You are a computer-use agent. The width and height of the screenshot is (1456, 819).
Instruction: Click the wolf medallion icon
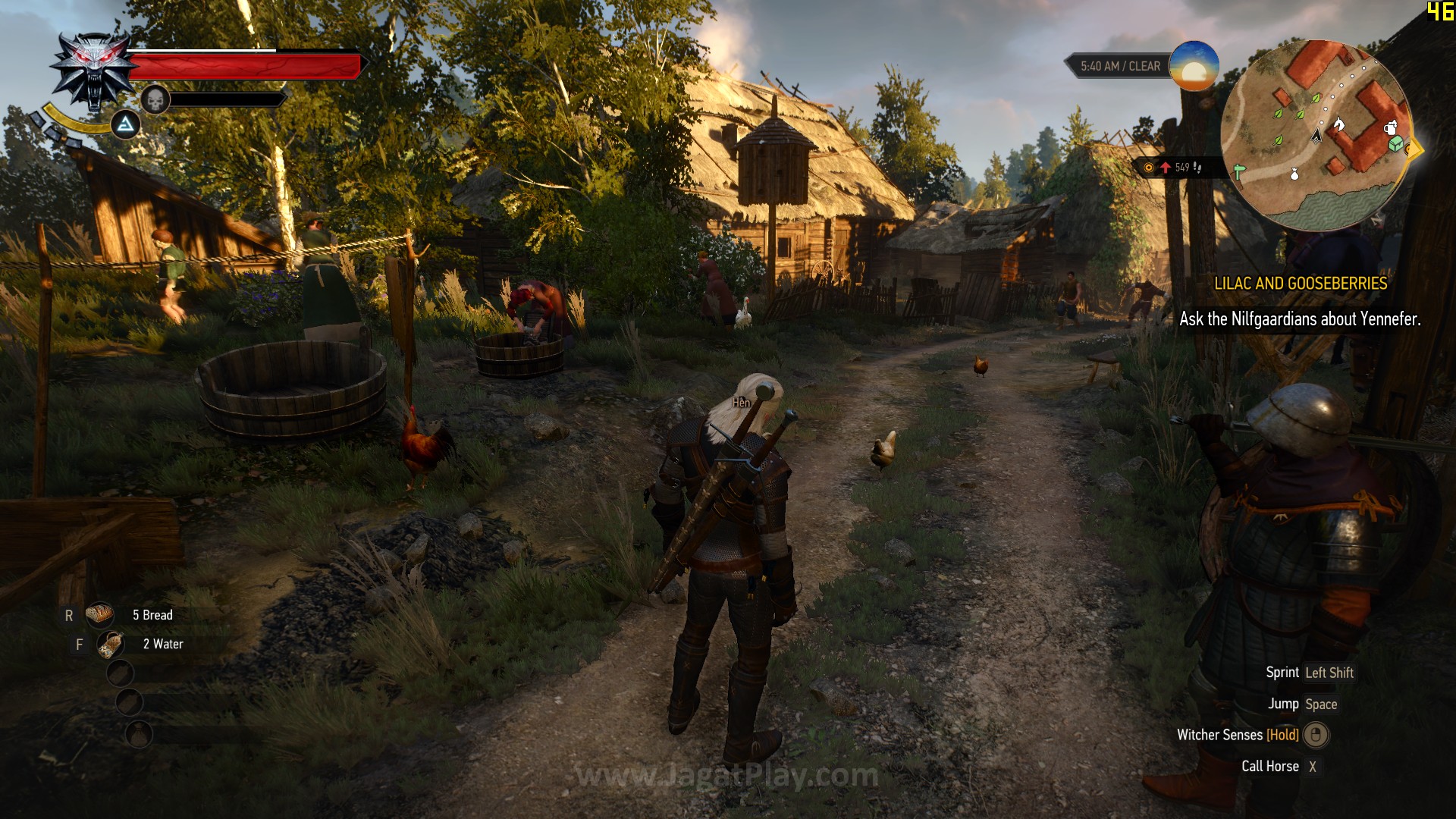[93, 71]
